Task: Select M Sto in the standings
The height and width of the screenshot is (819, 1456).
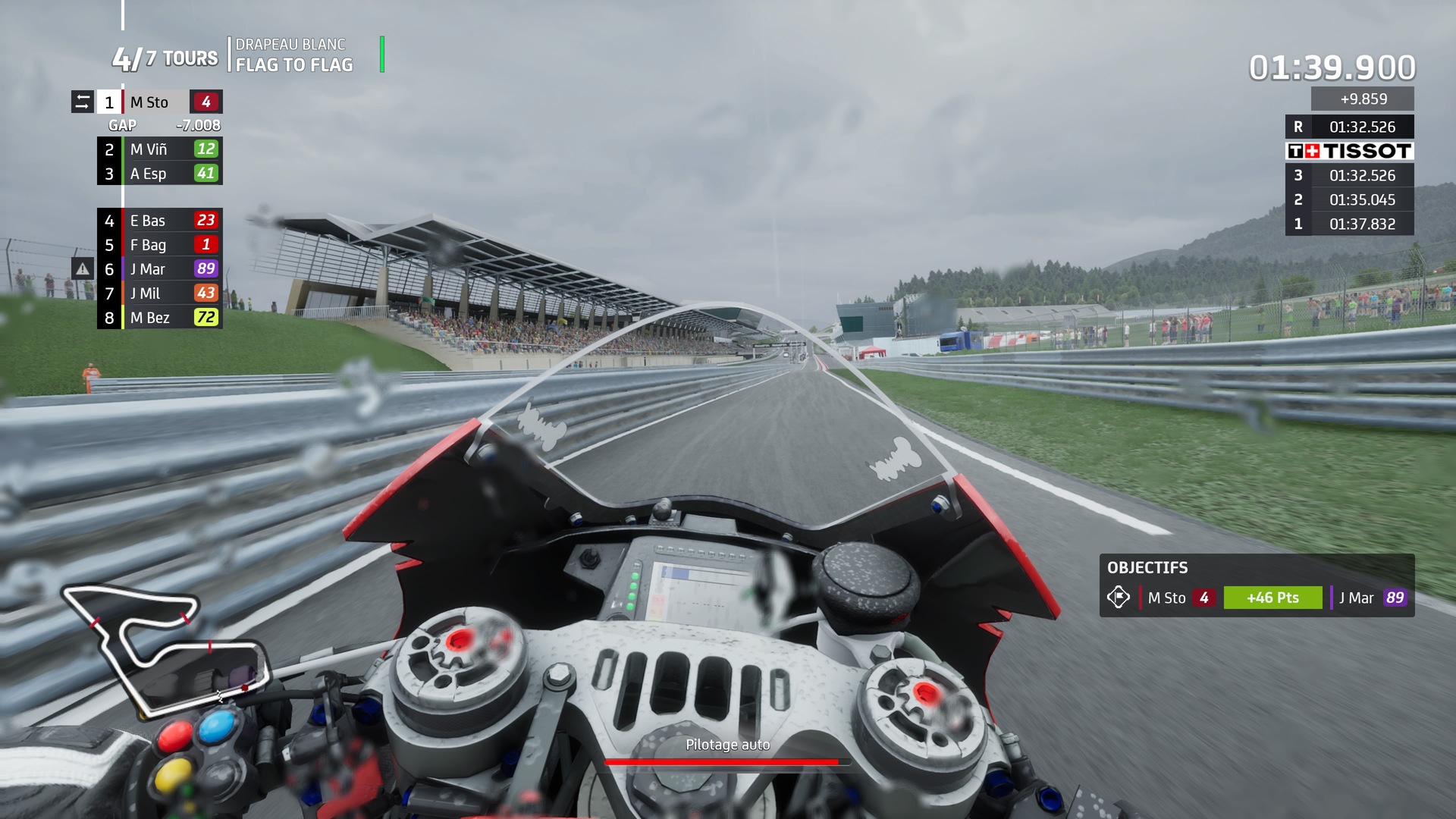Action: [159, 102]
